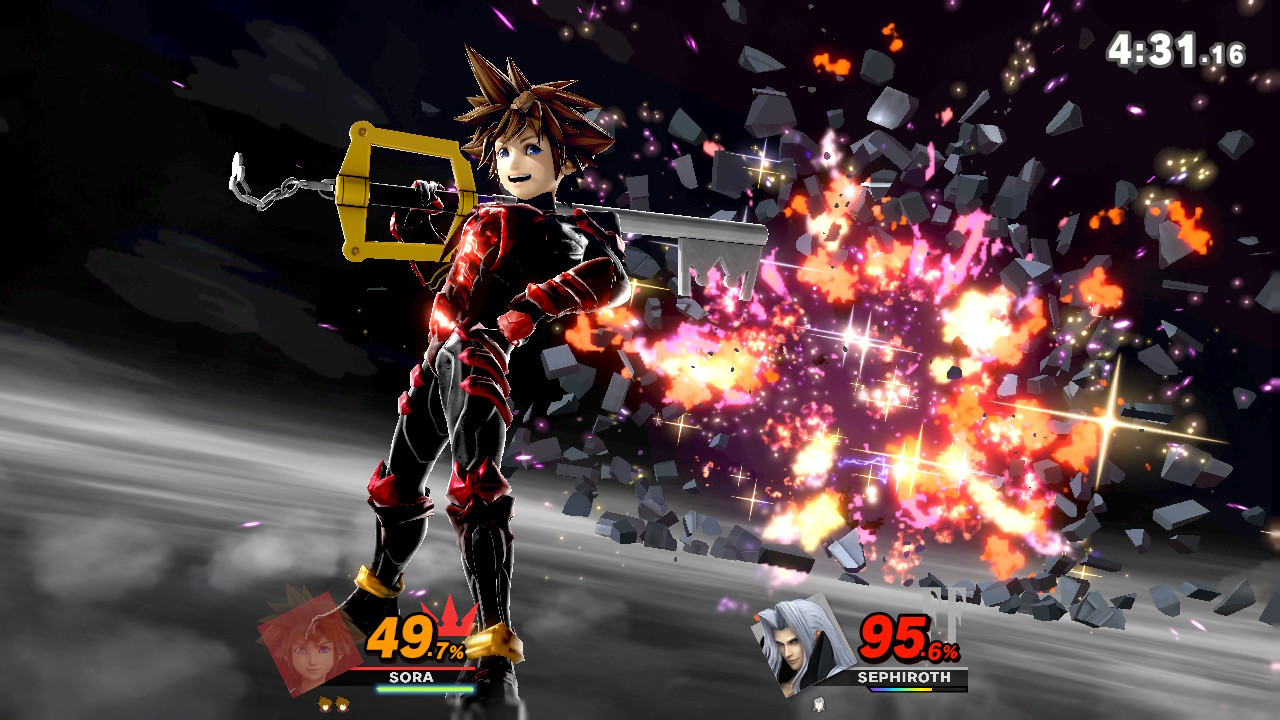Click Sephiroth's remaining stock icon

click(819, 703)
